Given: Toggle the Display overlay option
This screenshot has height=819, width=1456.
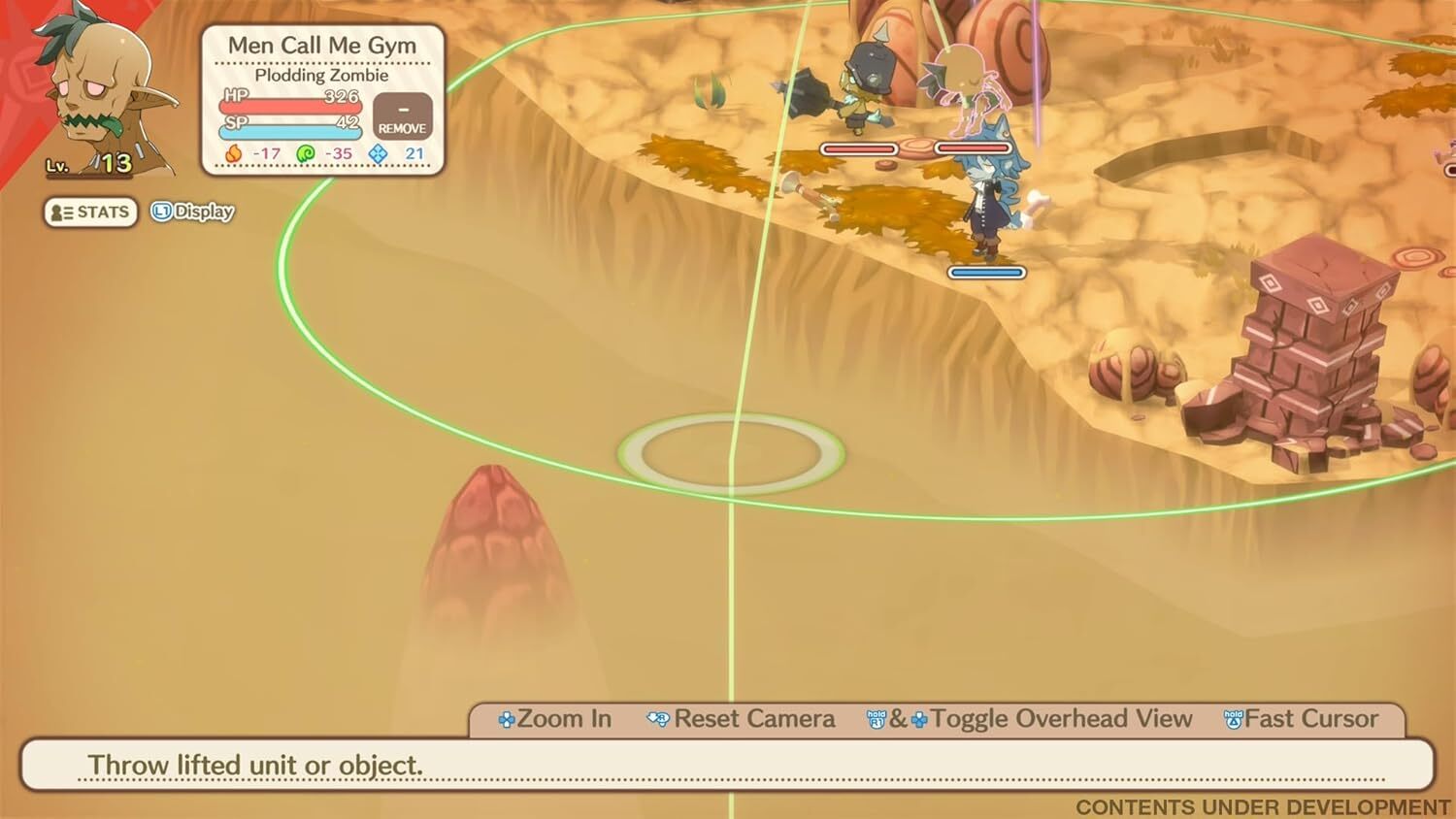Looking at the screenshot, I should (x=204, y=211).
